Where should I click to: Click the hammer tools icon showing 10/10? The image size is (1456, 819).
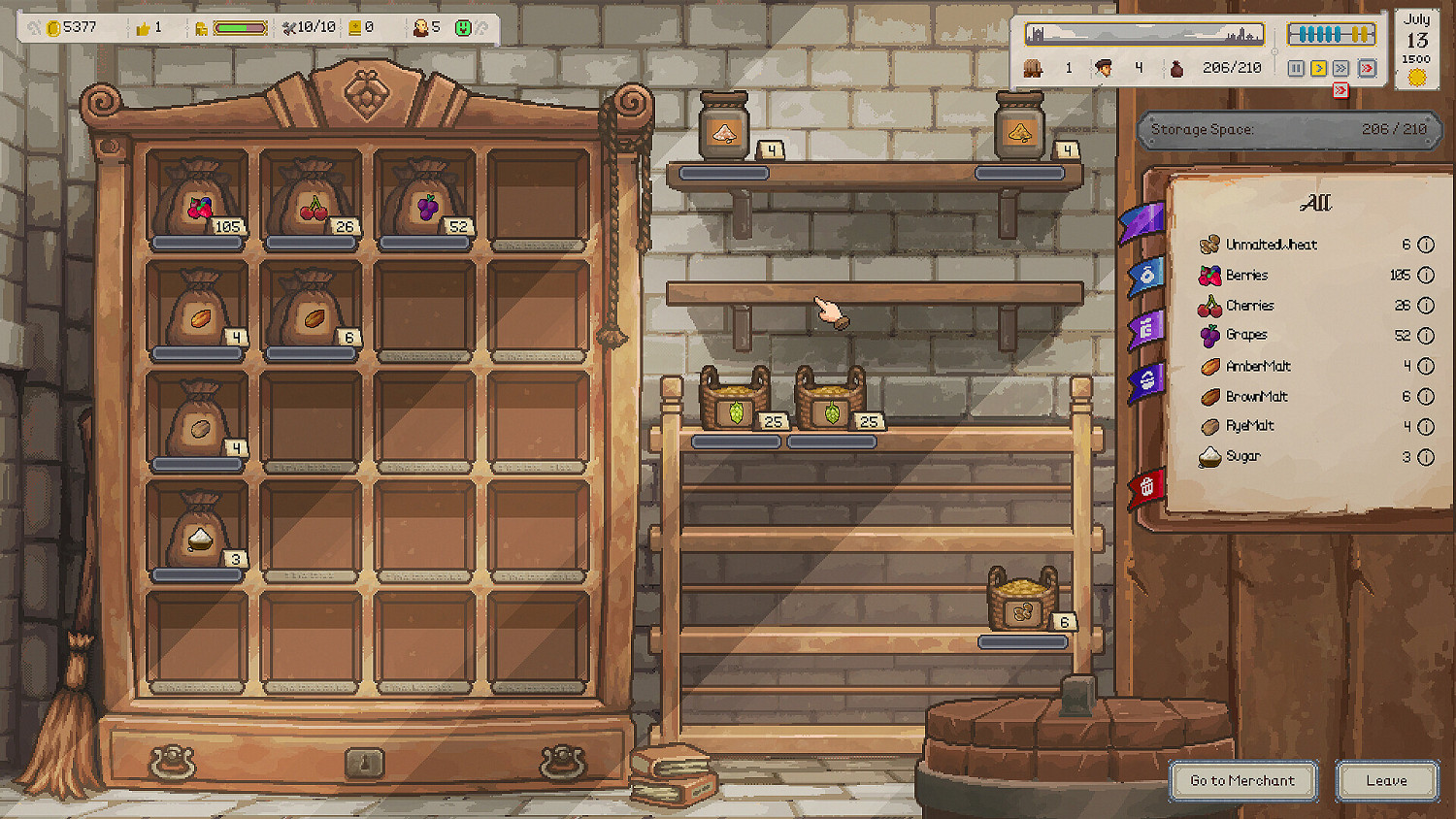[288, 27]
